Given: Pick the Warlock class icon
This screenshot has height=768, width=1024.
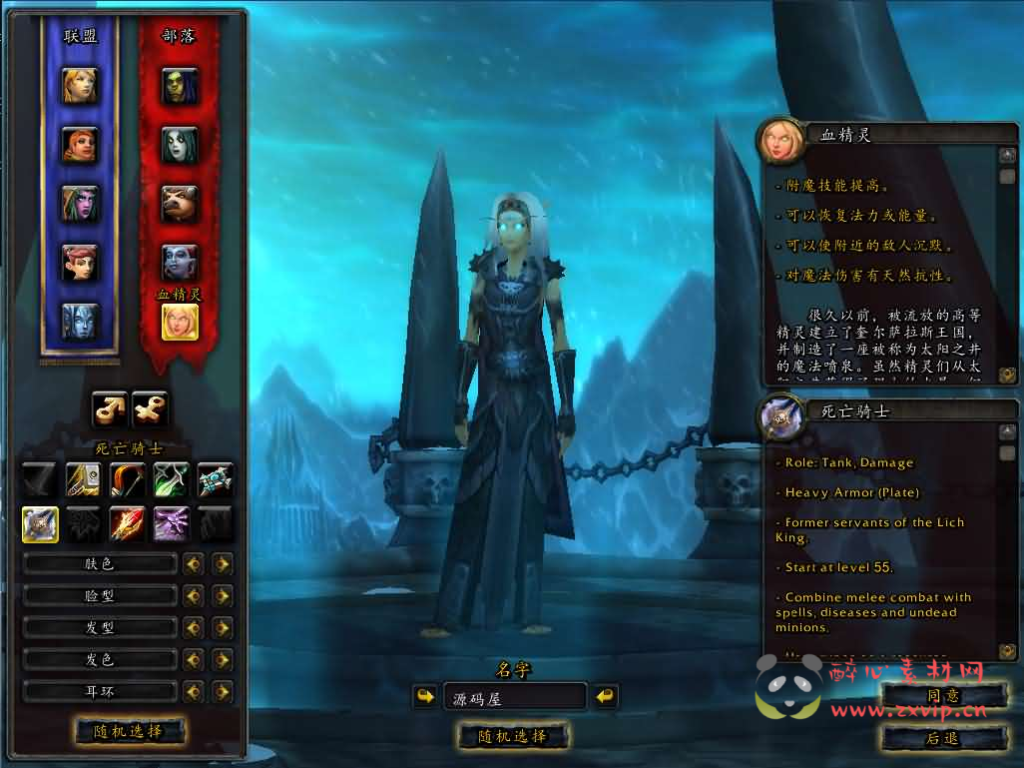Looking at the screenshot, I should 172,524.
